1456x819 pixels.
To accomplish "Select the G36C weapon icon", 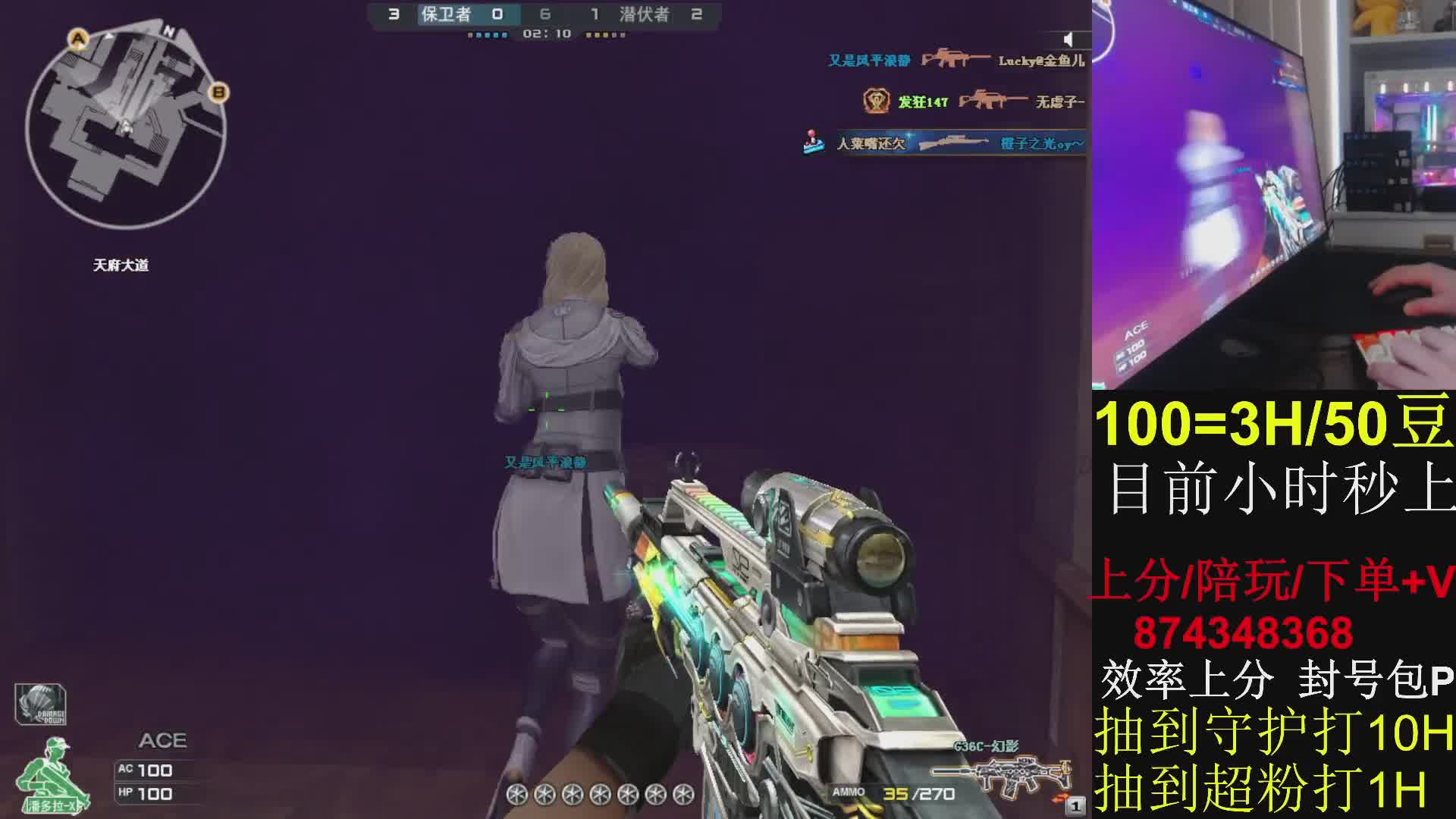I will (x=999, y=775).
